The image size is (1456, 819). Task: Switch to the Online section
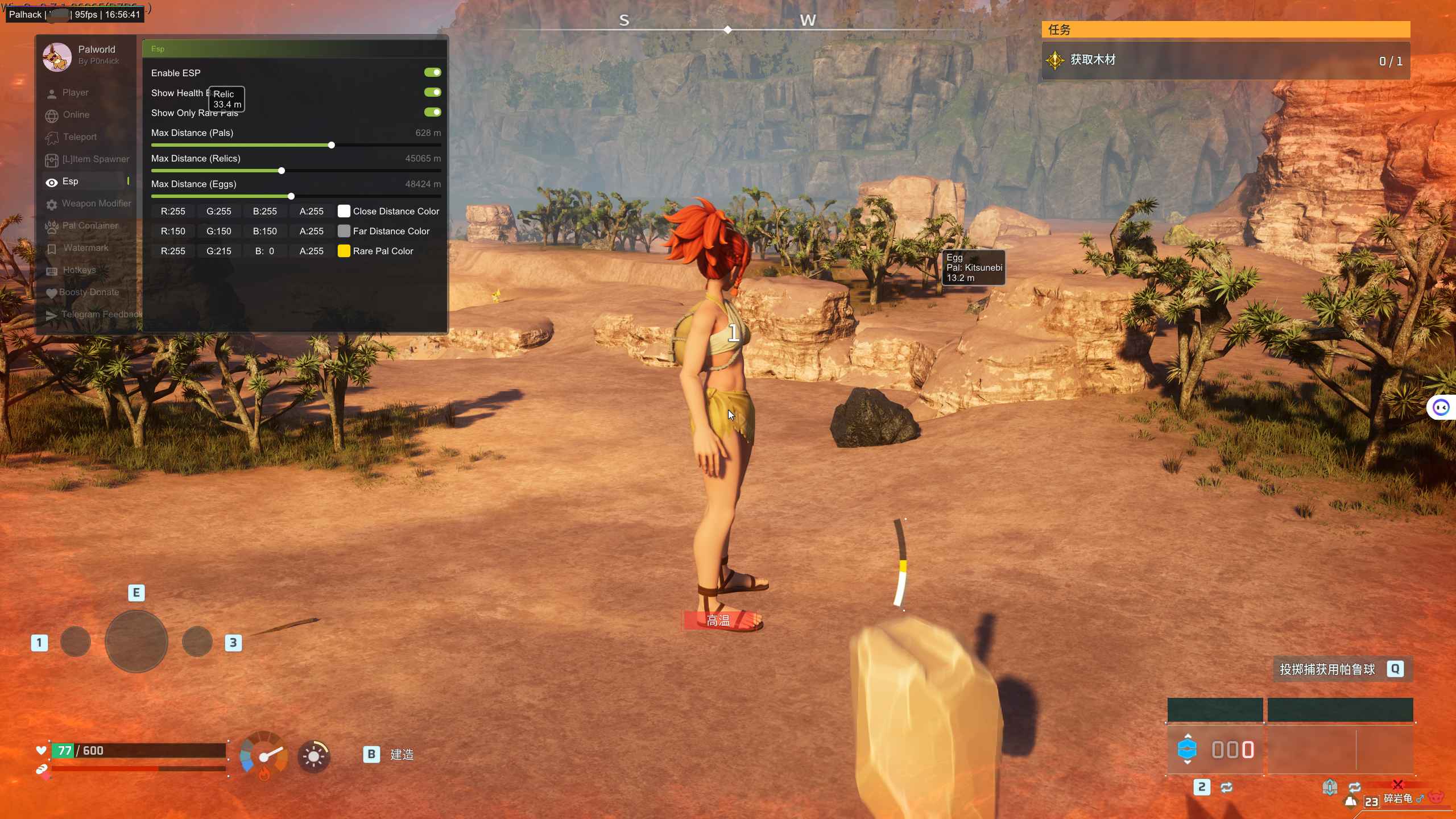76,115
